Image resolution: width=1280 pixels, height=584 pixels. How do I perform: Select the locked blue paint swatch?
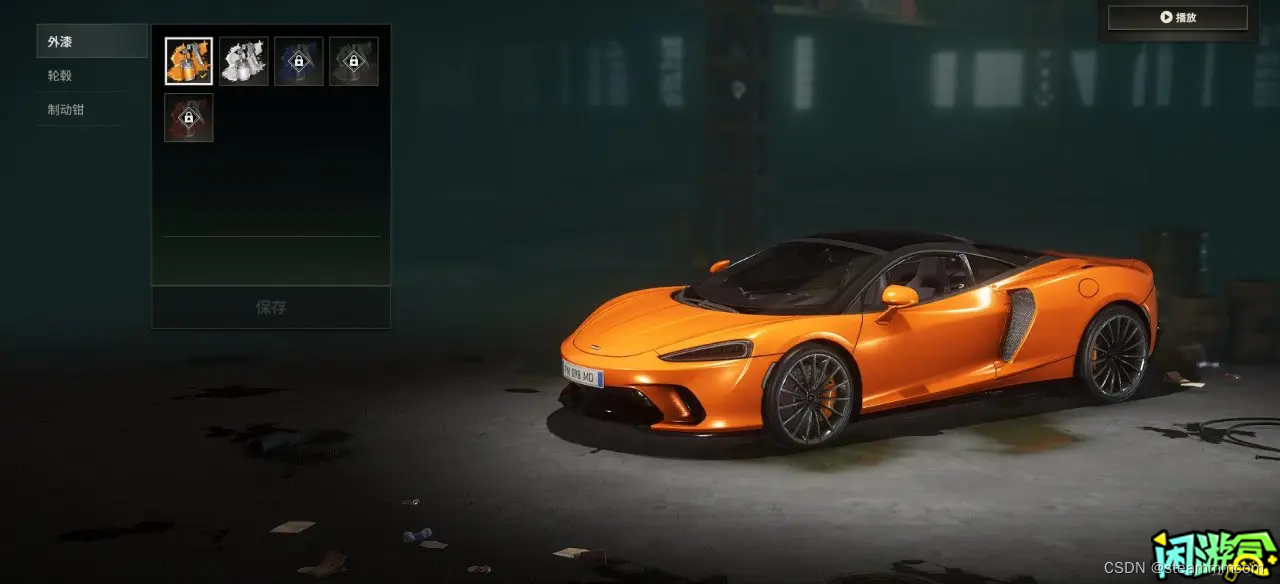click(x=299, y=61)
